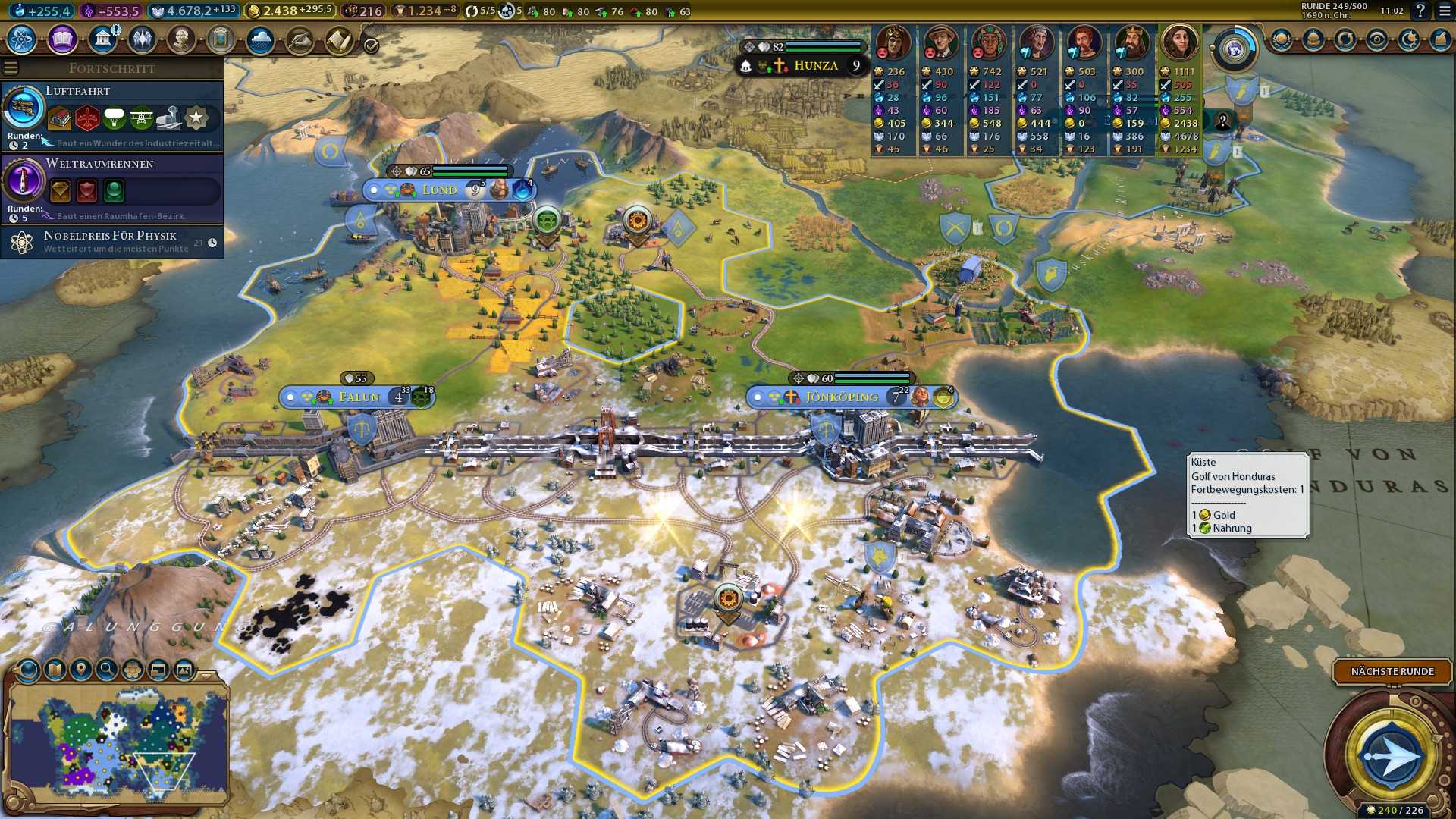The image size is (1456, 819).
Task: Open the technology tree atom icon
Action: tap(22, 39)
